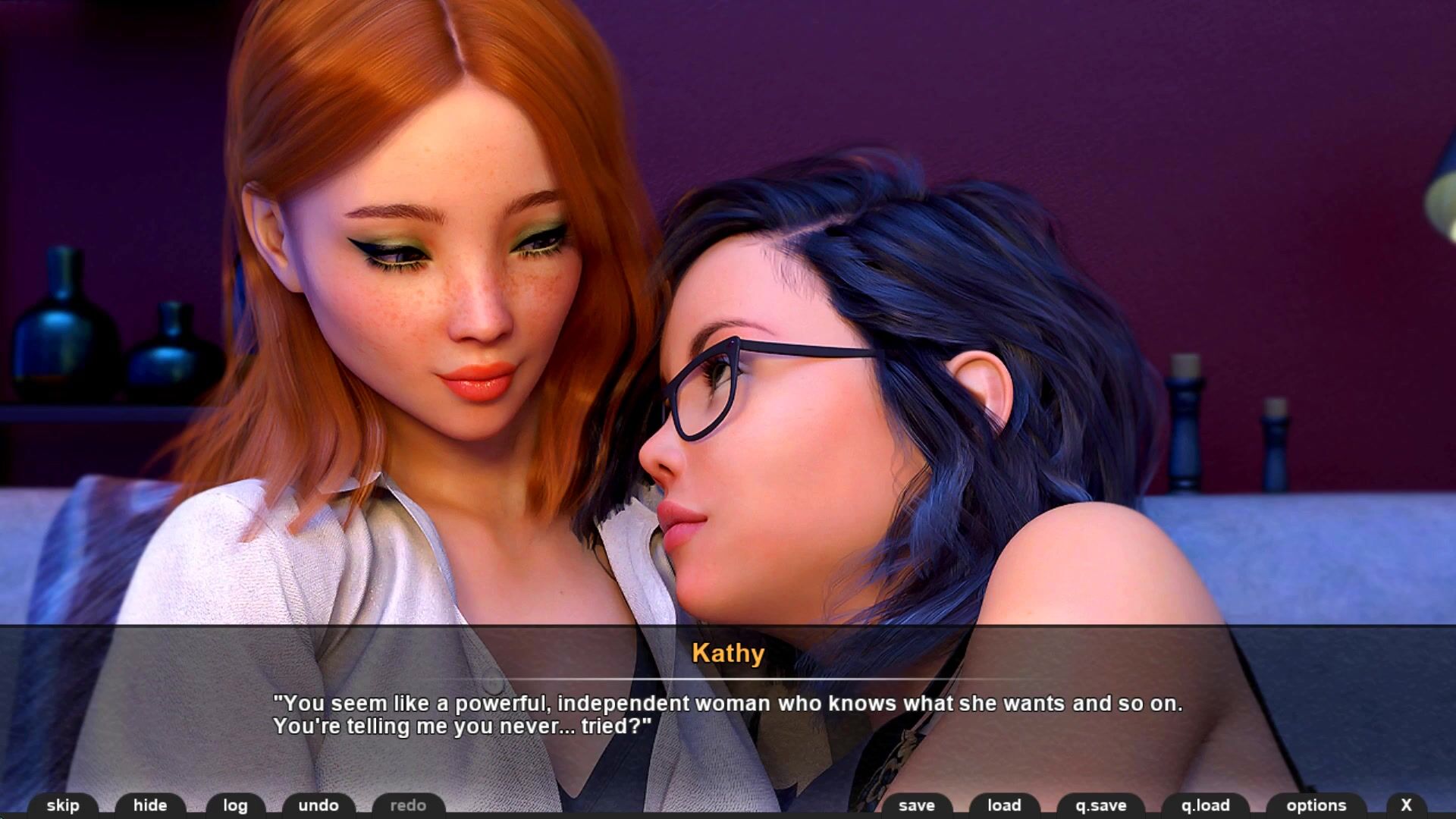Open the save game menu
The image size is (1456, 819).
[x=916, y=805]
